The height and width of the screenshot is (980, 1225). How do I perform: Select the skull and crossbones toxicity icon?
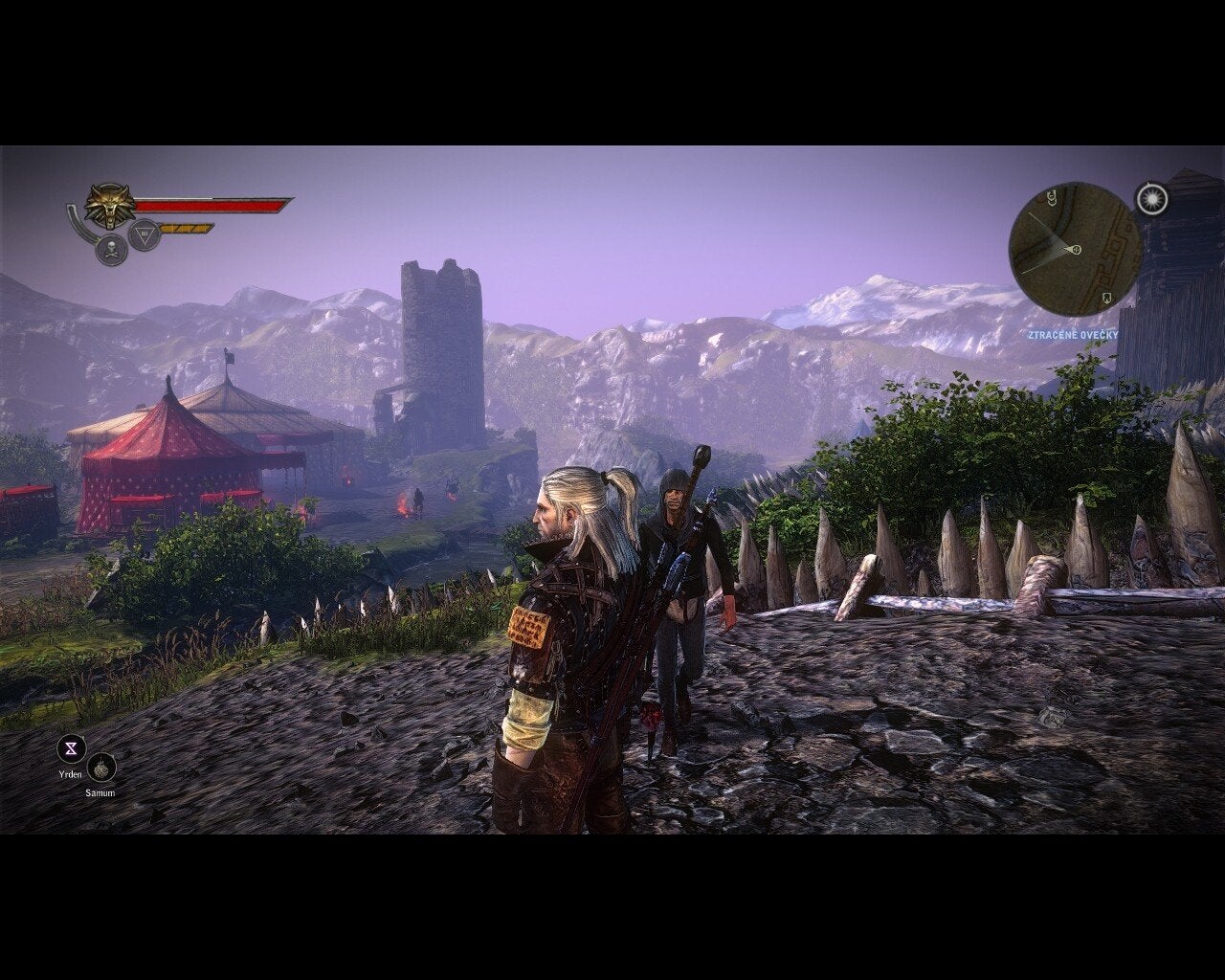tap(111, 250)
